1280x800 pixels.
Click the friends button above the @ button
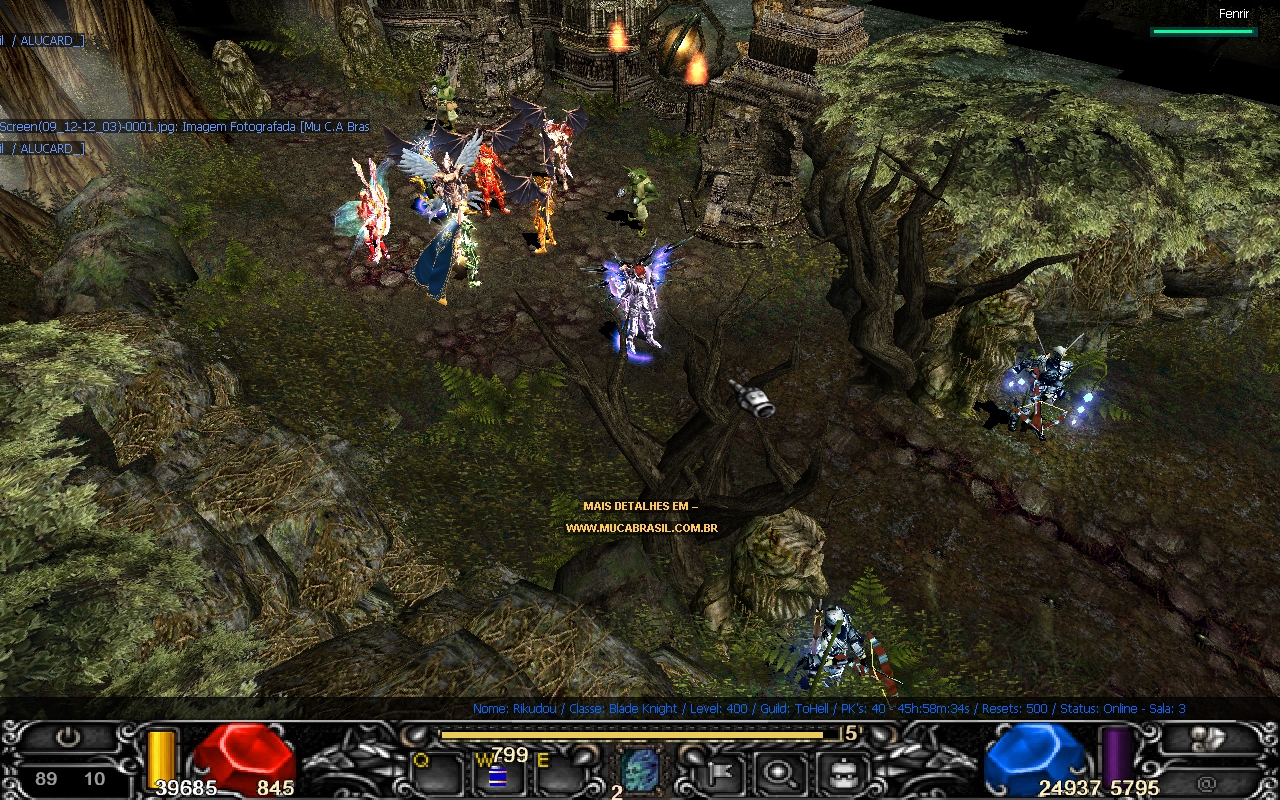1208,739
